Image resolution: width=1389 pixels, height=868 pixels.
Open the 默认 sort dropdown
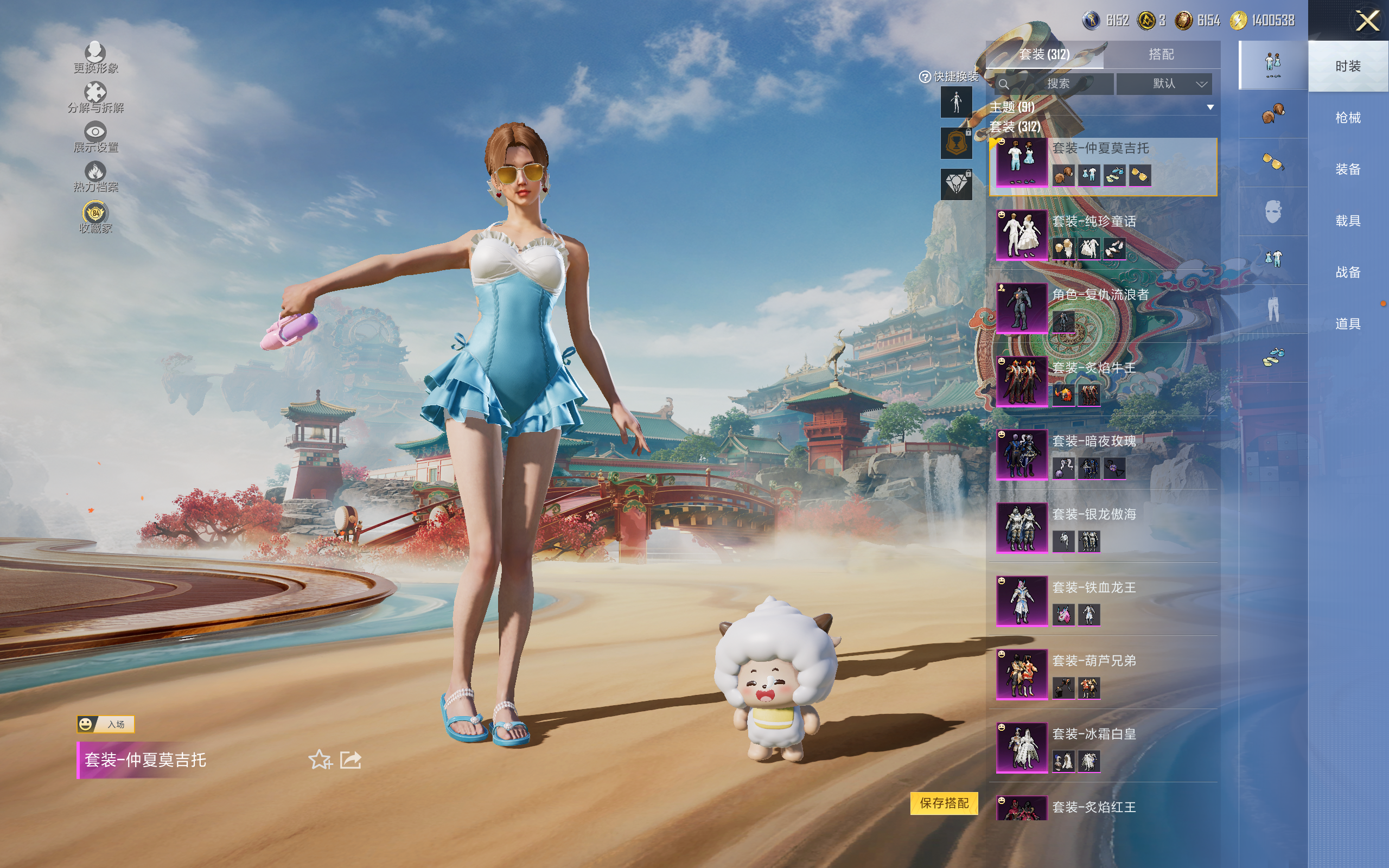[1163, 84]
